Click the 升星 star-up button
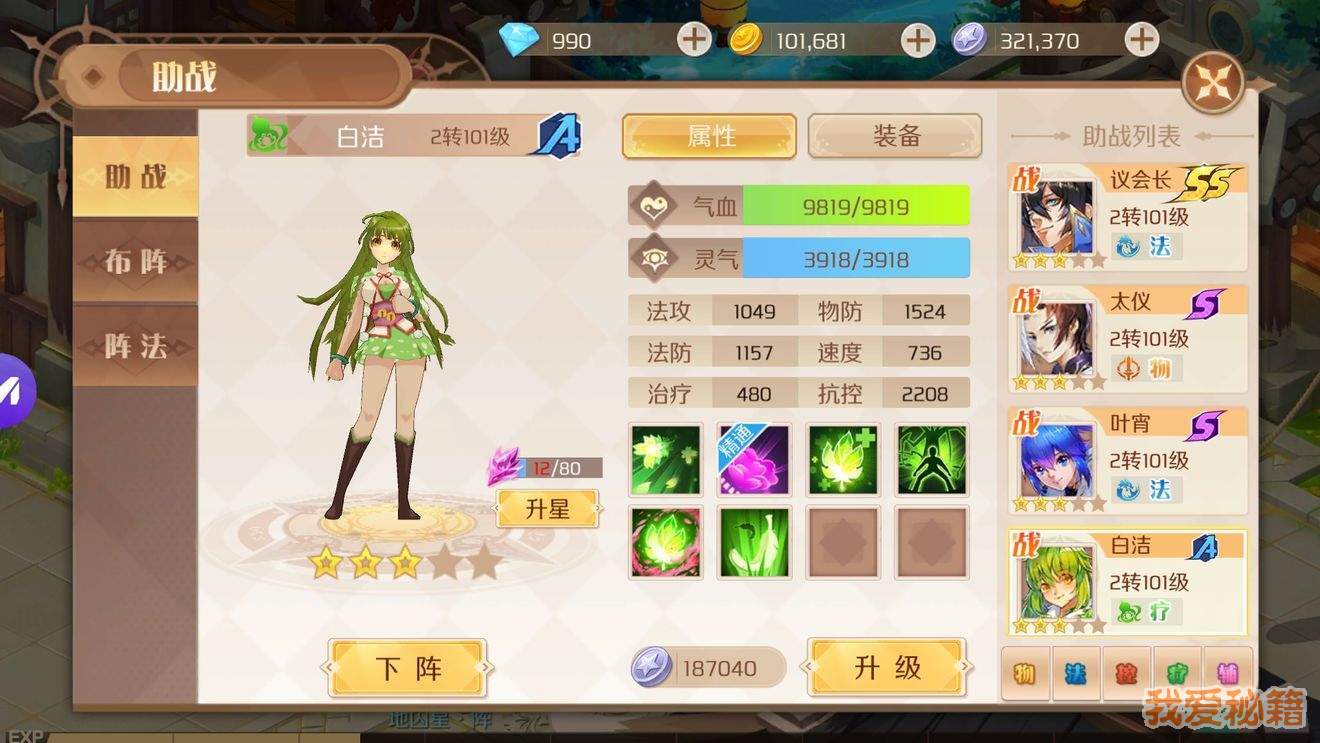This screenshot has width=1320, height=743. 547,509
